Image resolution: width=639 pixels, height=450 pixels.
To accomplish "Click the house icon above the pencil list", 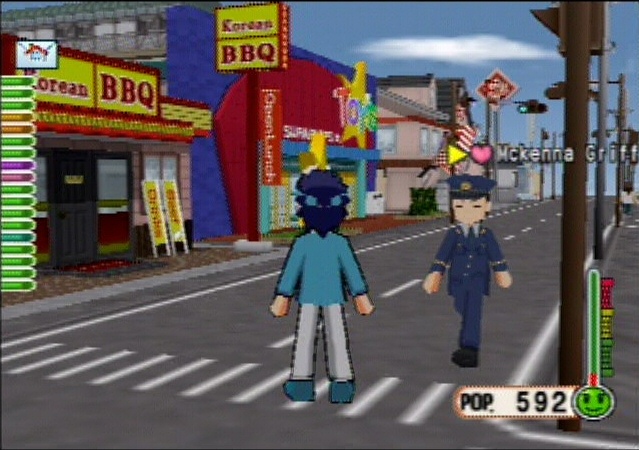I will pos(36,54).
